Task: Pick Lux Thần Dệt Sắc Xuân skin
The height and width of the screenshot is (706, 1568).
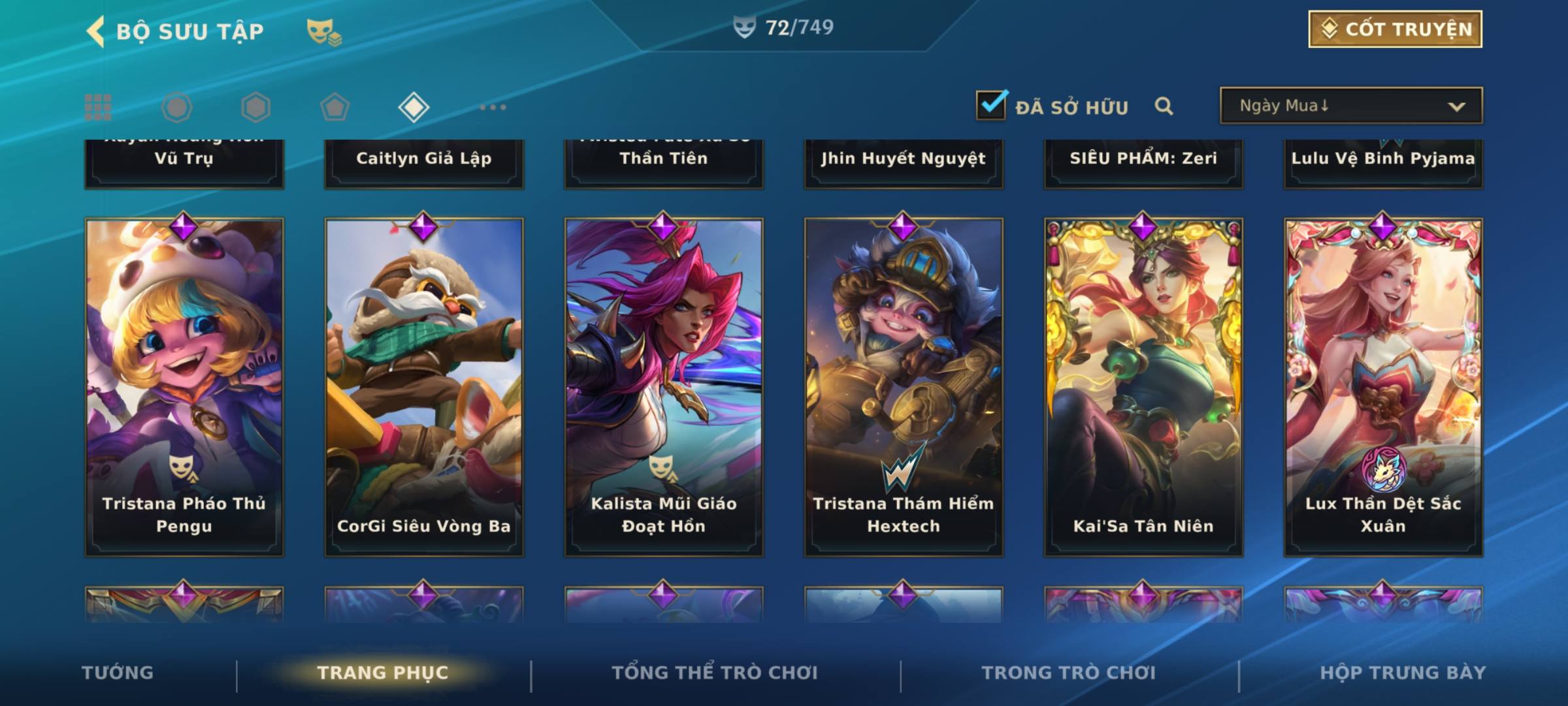Action: click(1383, 387)
